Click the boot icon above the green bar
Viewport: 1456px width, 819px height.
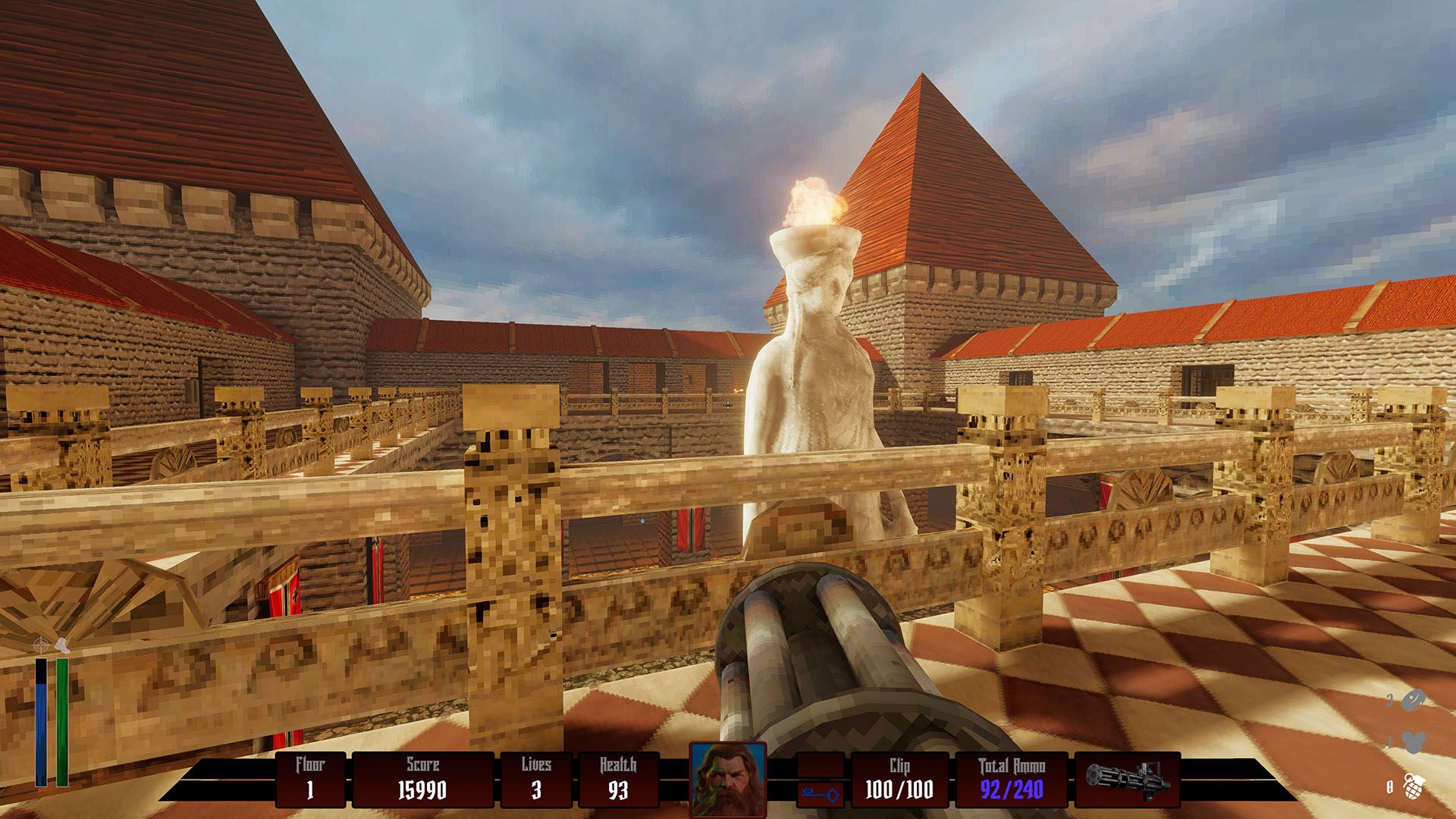point(63,646)
